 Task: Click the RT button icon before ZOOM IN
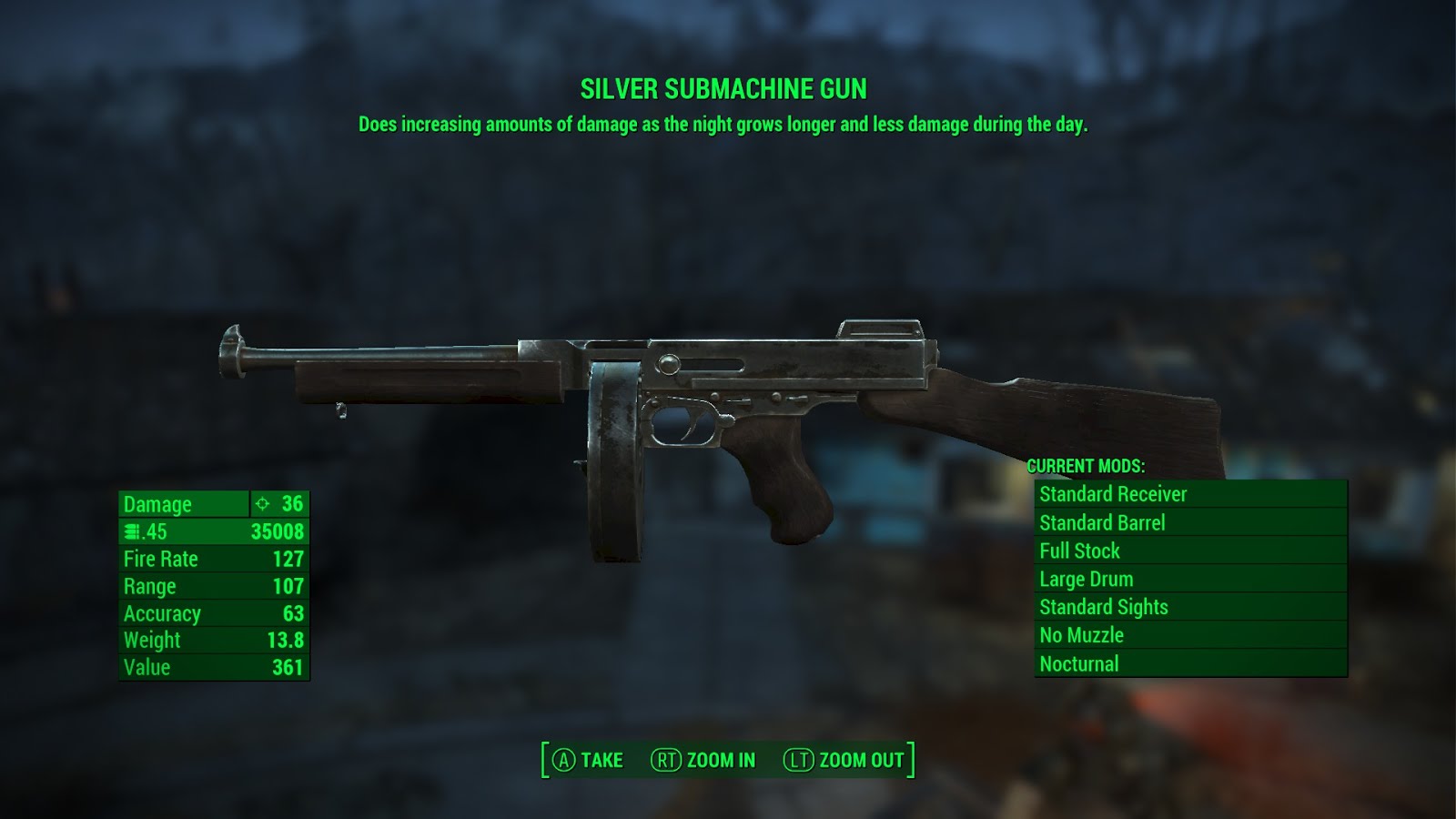pos(665,759)
